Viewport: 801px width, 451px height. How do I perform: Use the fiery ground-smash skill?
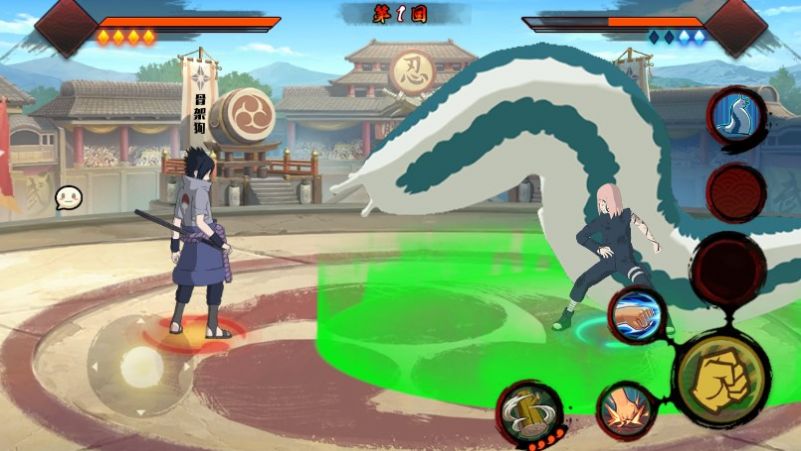coord(626,409)
